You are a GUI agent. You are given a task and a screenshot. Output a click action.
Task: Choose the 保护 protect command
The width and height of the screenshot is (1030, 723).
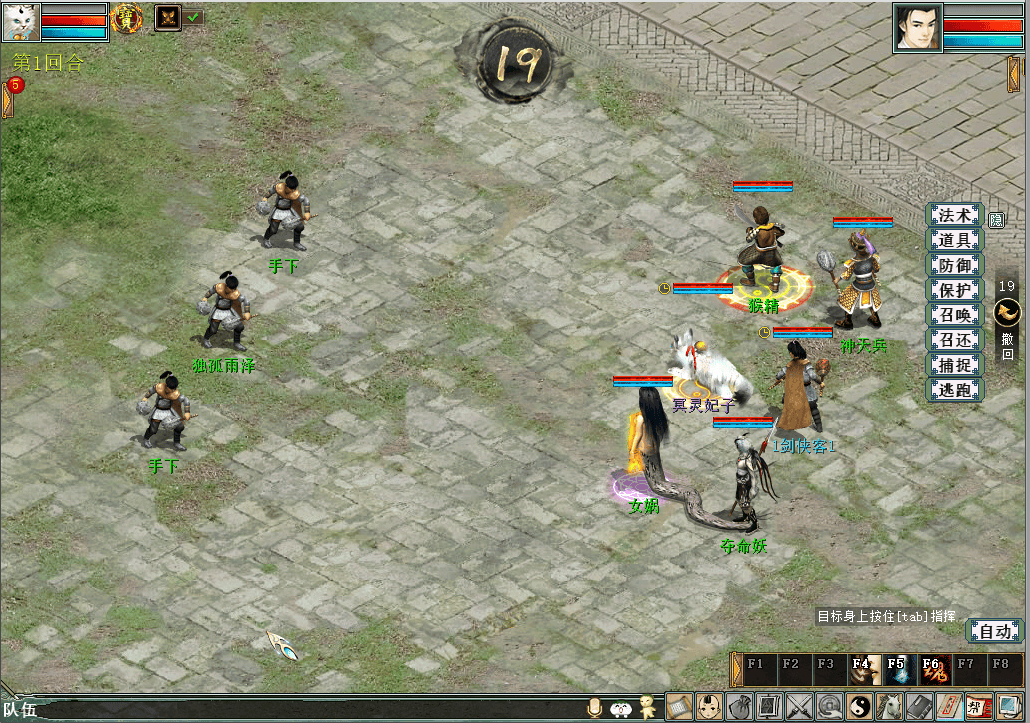pyautogui.click(x=954, y=290)
